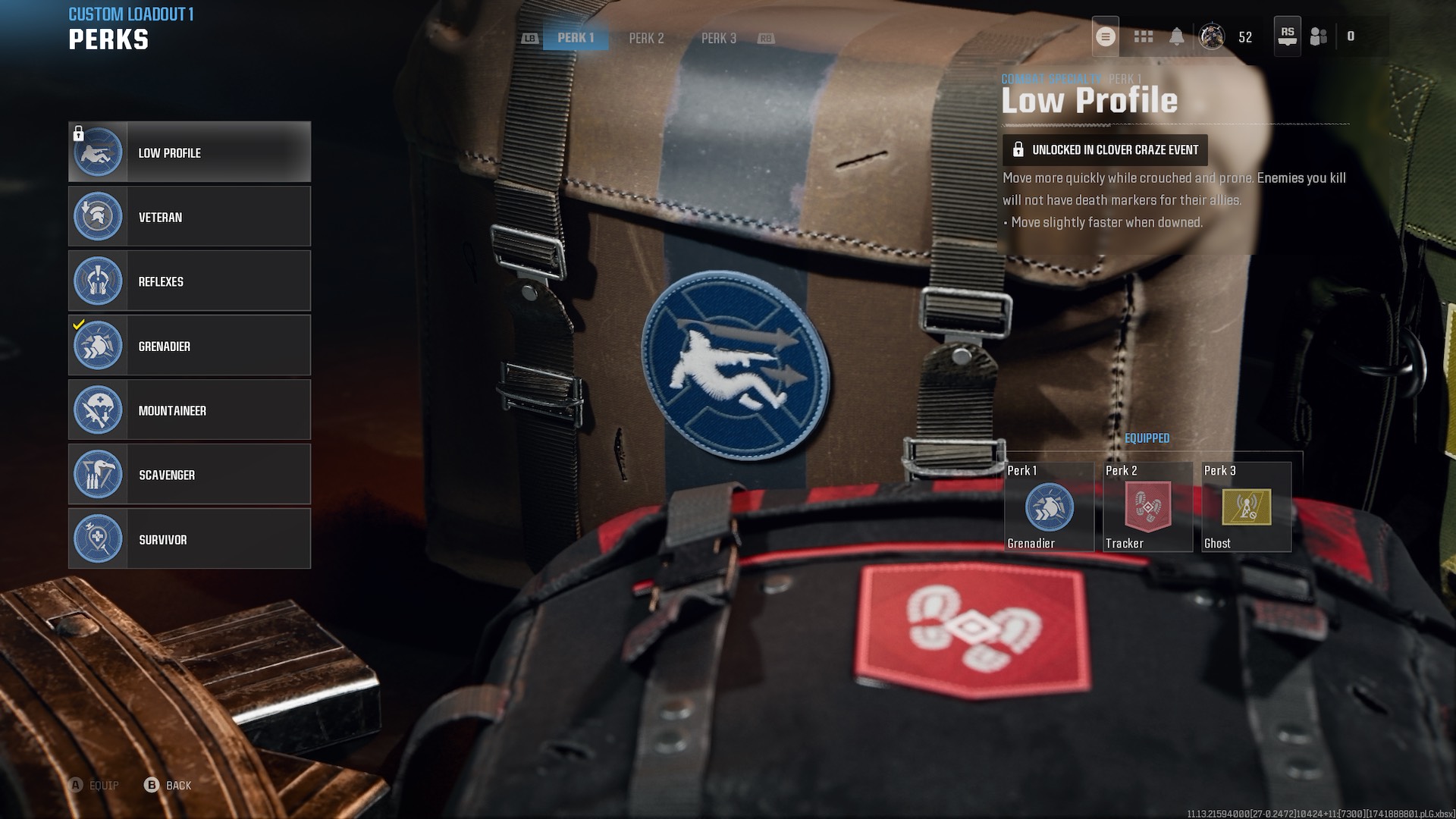
Task: Open the social friends icon near the party counter
Action: point(1318,37)
